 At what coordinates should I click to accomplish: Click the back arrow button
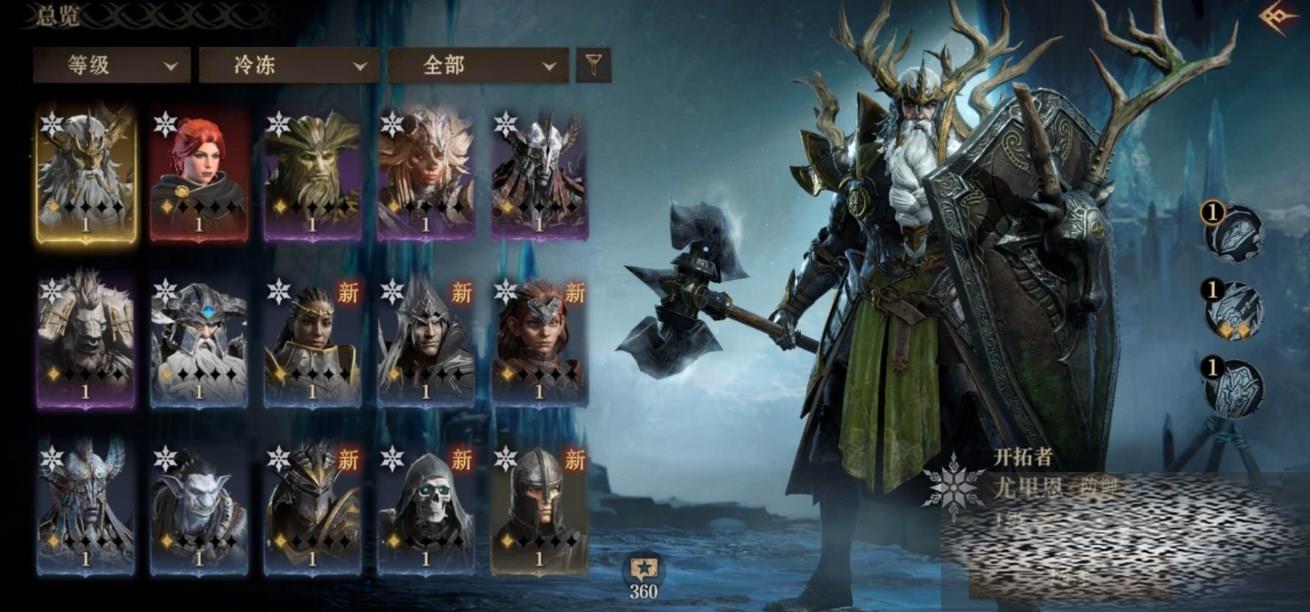point(1273,19)
